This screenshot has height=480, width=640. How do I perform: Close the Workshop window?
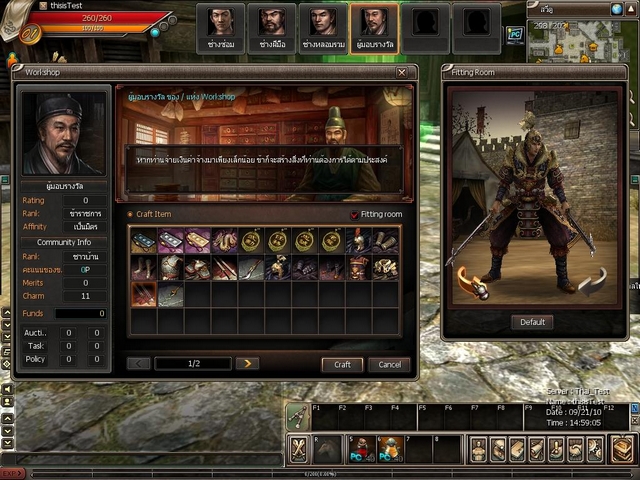click(x=402, y=73)
